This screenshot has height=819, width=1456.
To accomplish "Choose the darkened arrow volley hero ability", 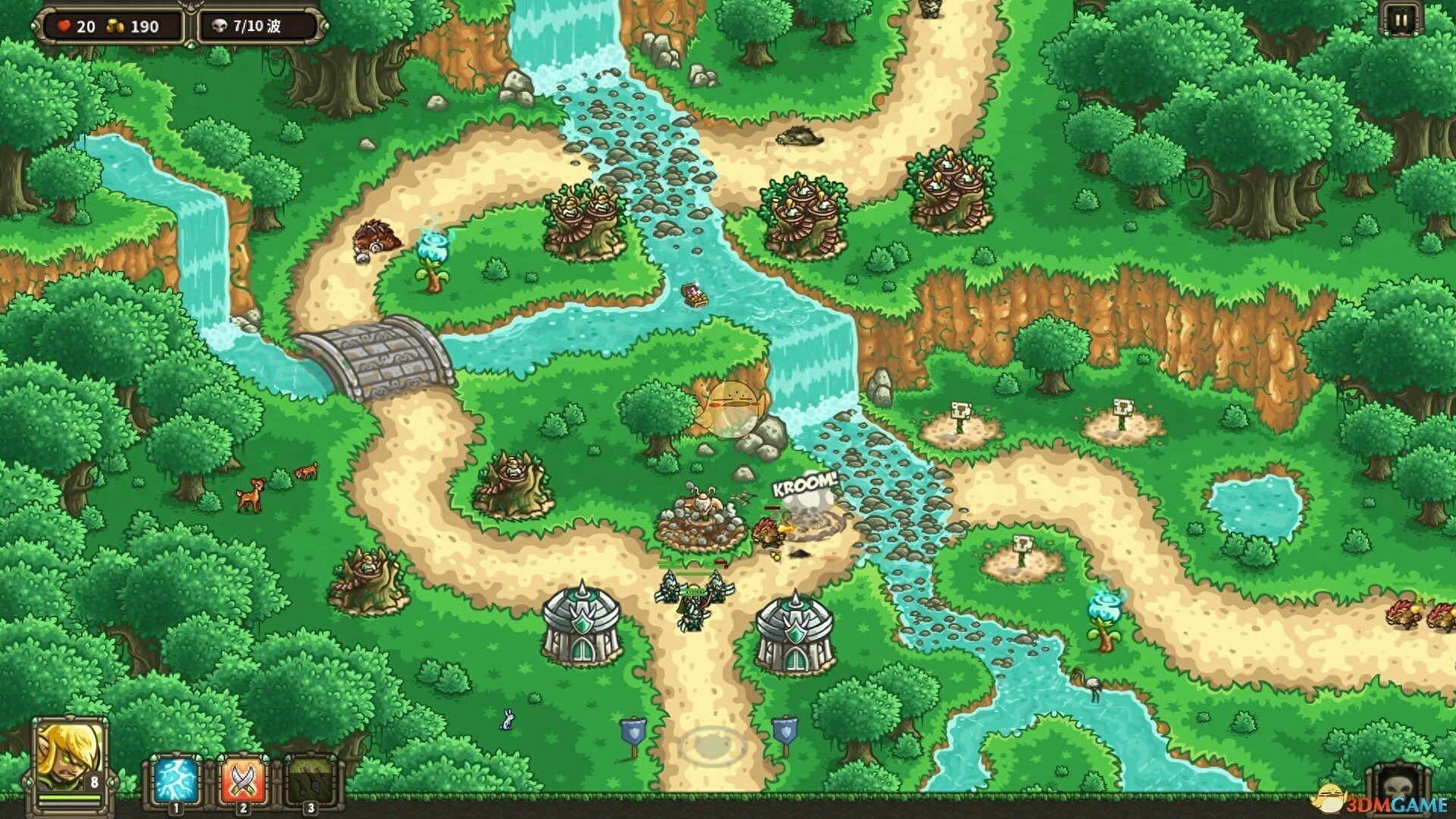I will (x=309, y=780).
